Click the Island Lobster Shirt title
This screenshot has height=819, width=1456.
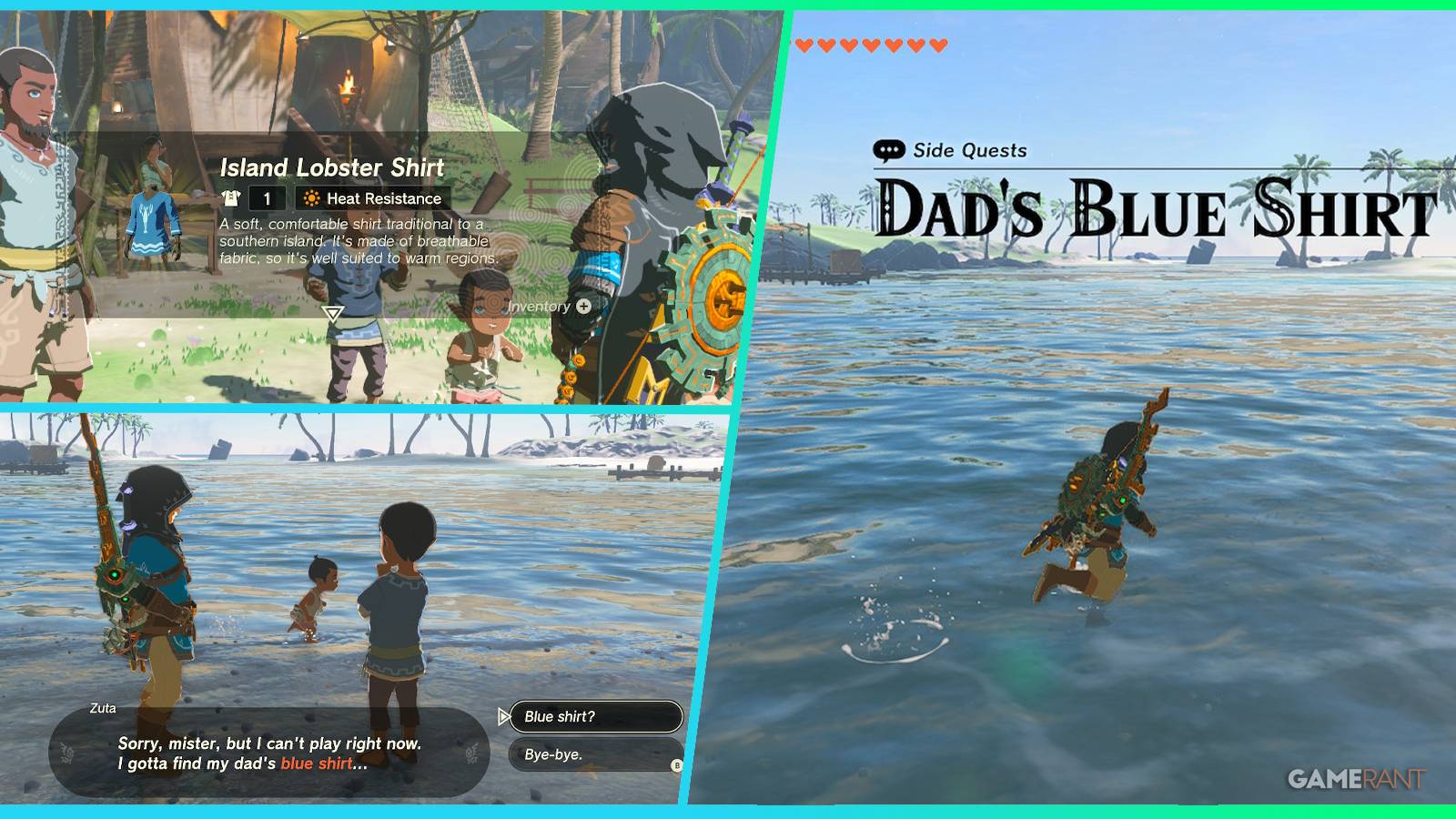[332, 168]
